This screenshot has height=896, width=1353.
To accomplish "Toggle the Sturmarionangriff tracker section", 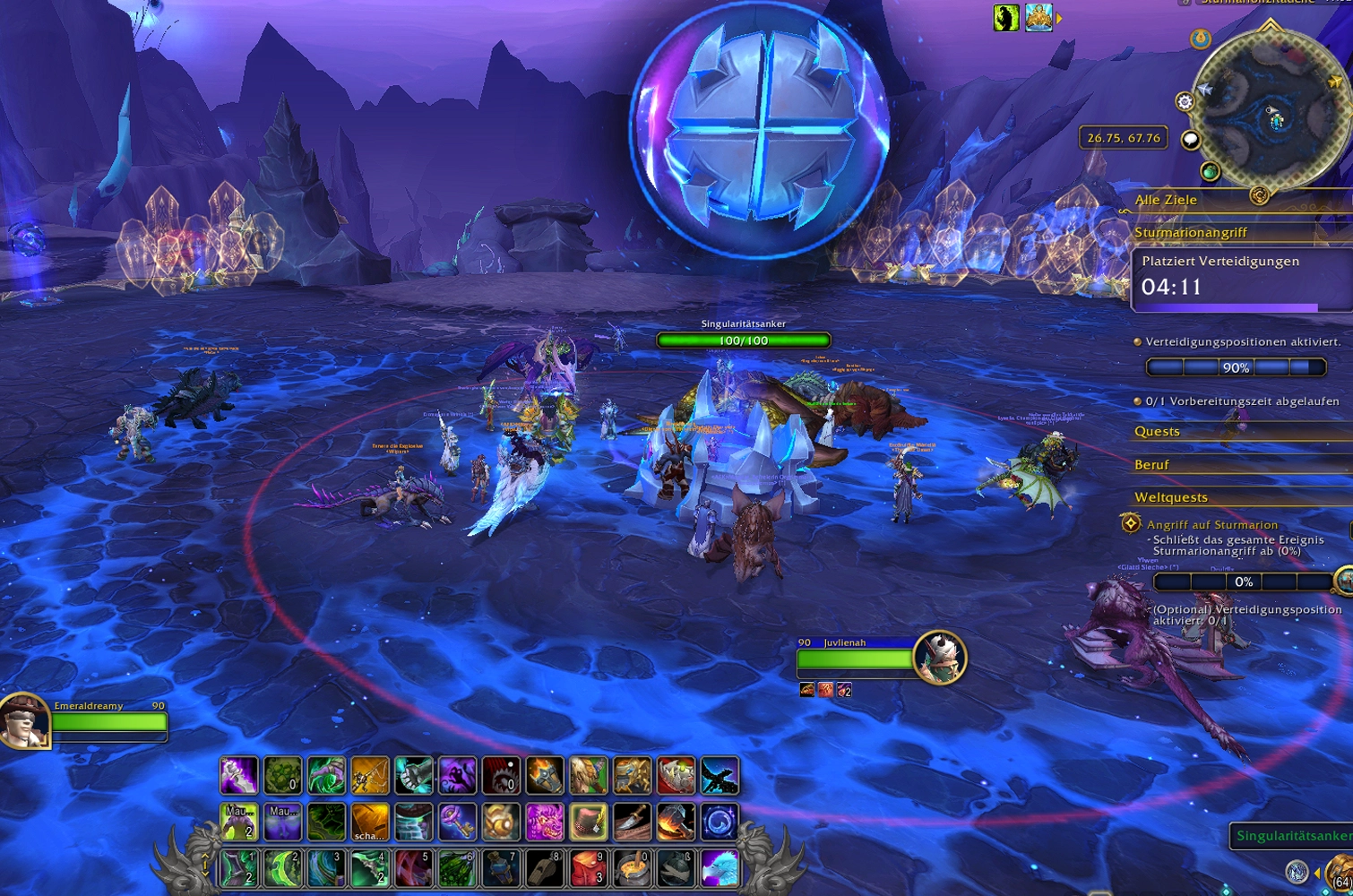I will (1191, 233).
